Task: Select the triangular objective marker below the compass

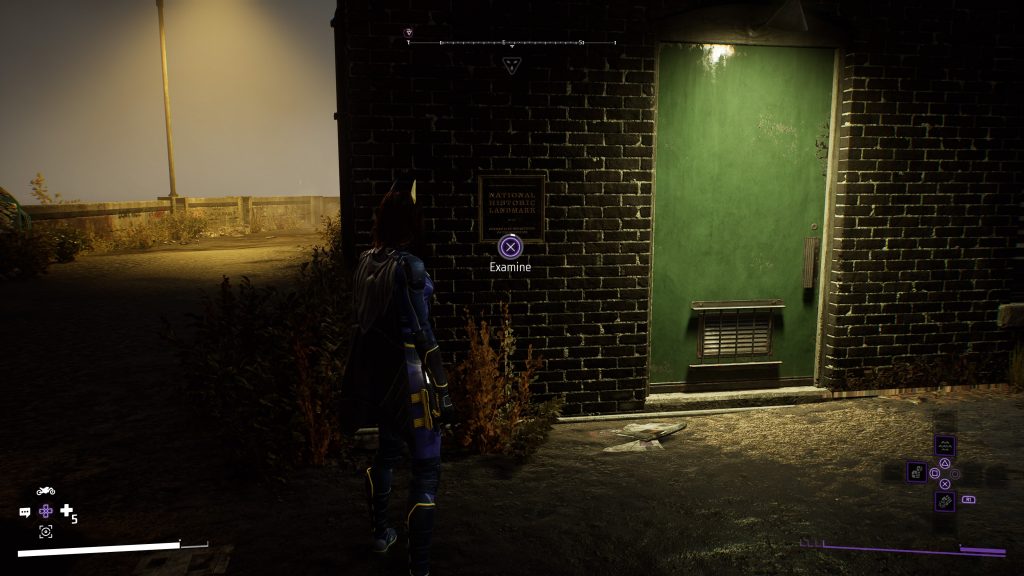Action: [511, 65]
